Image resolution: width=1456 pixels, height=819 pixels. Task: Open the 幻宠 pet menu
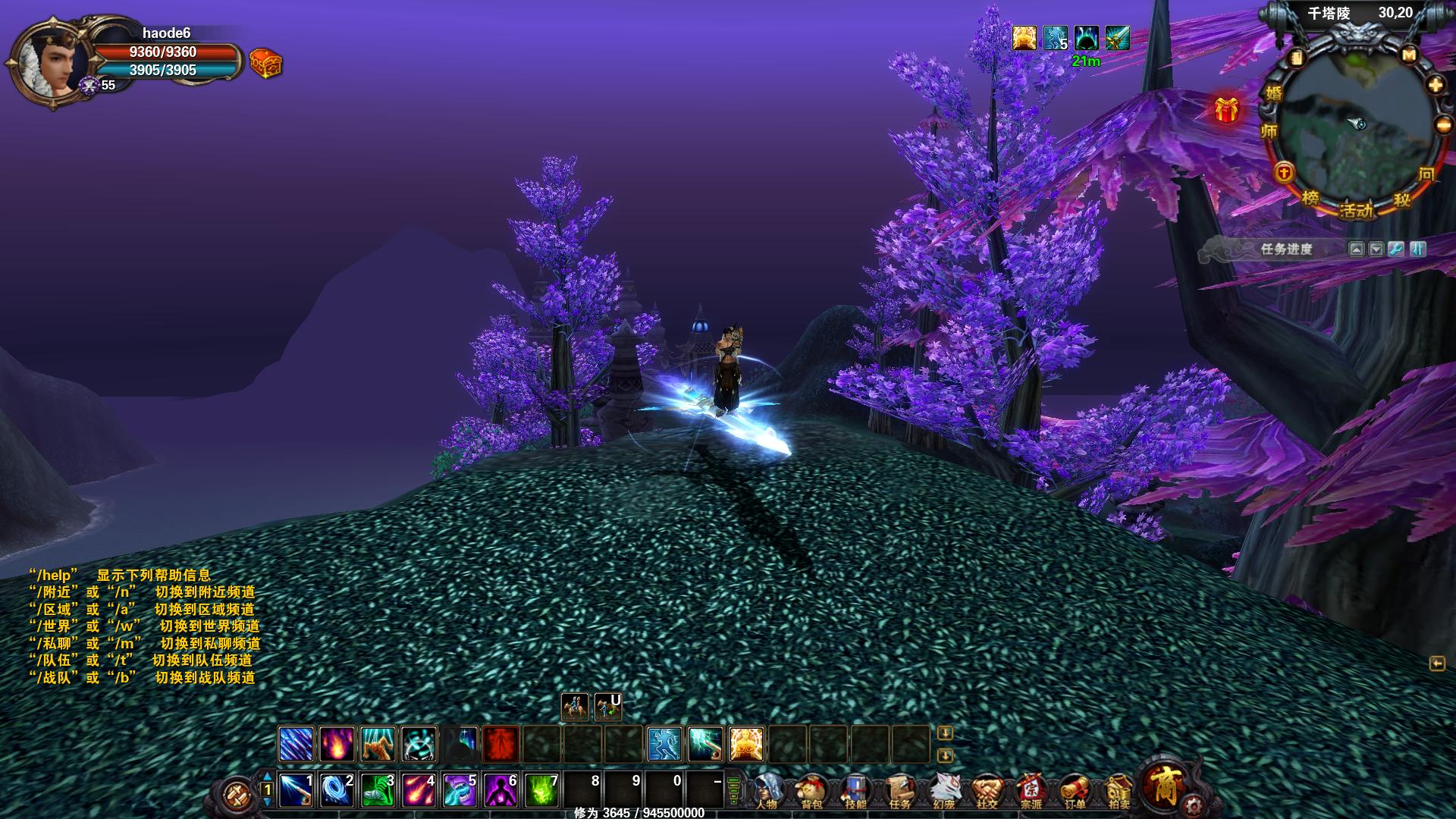pyautogui.click(x=943, y=791)
